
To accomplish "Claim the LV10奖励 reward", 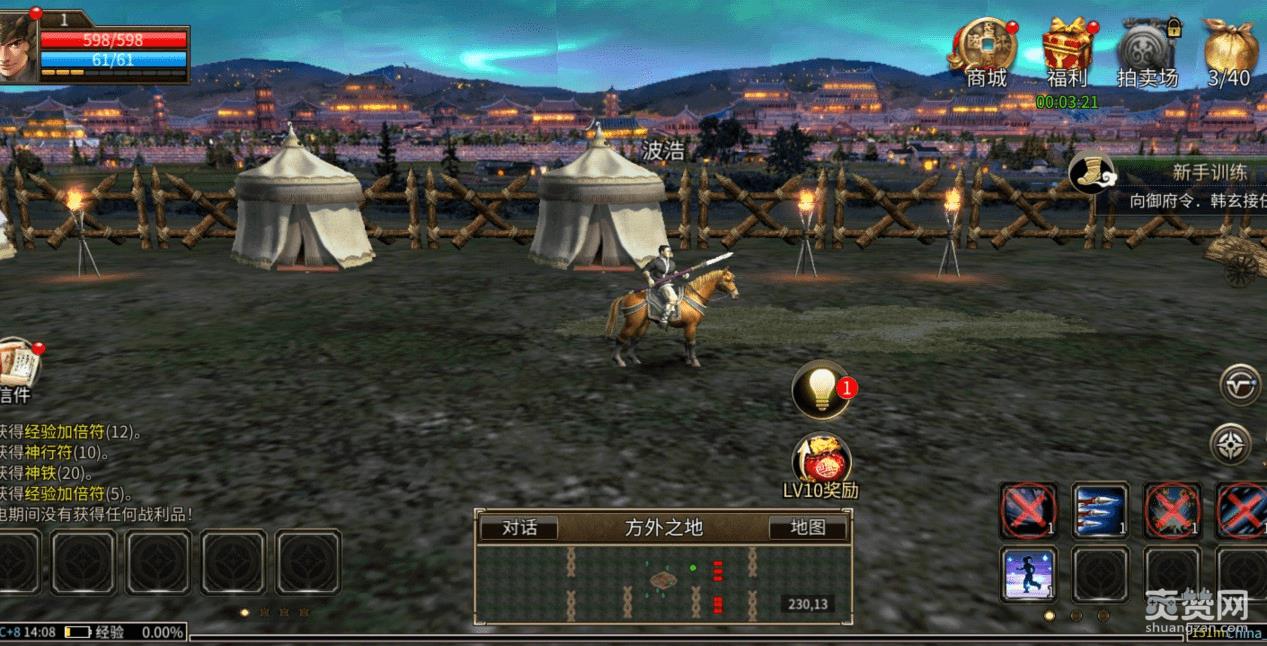I will (x=821, y=461).
